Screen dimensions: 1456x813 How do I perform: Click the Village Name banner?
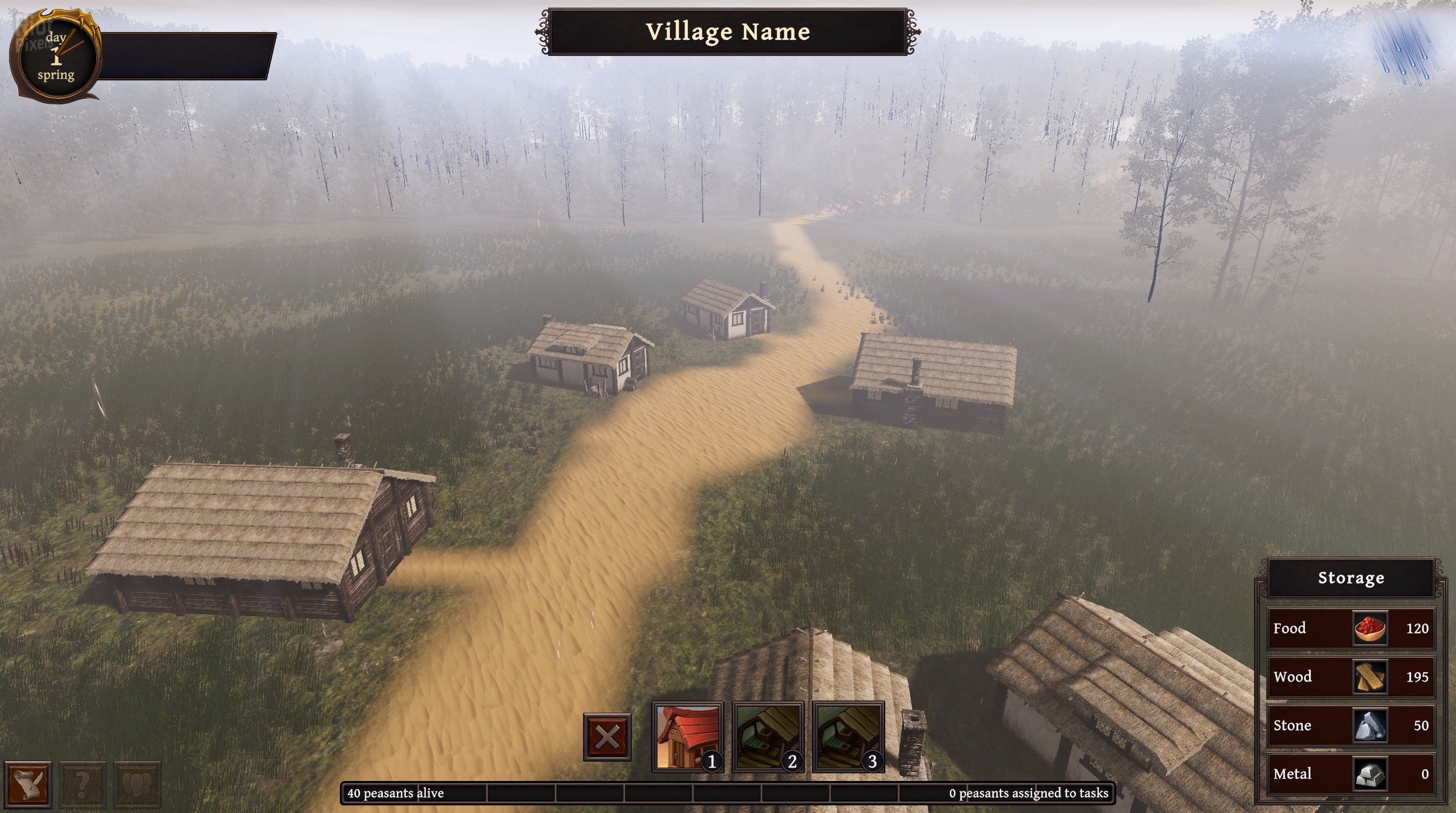tap(727, 32)
